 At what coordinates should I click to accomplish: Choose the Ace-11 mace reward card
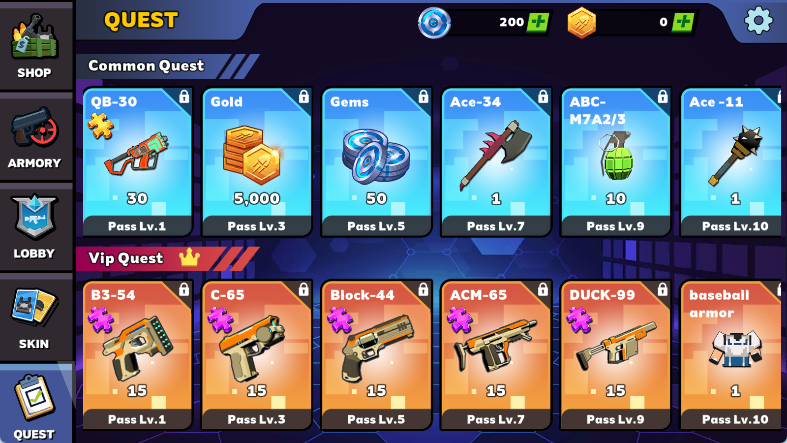(733, 161)
